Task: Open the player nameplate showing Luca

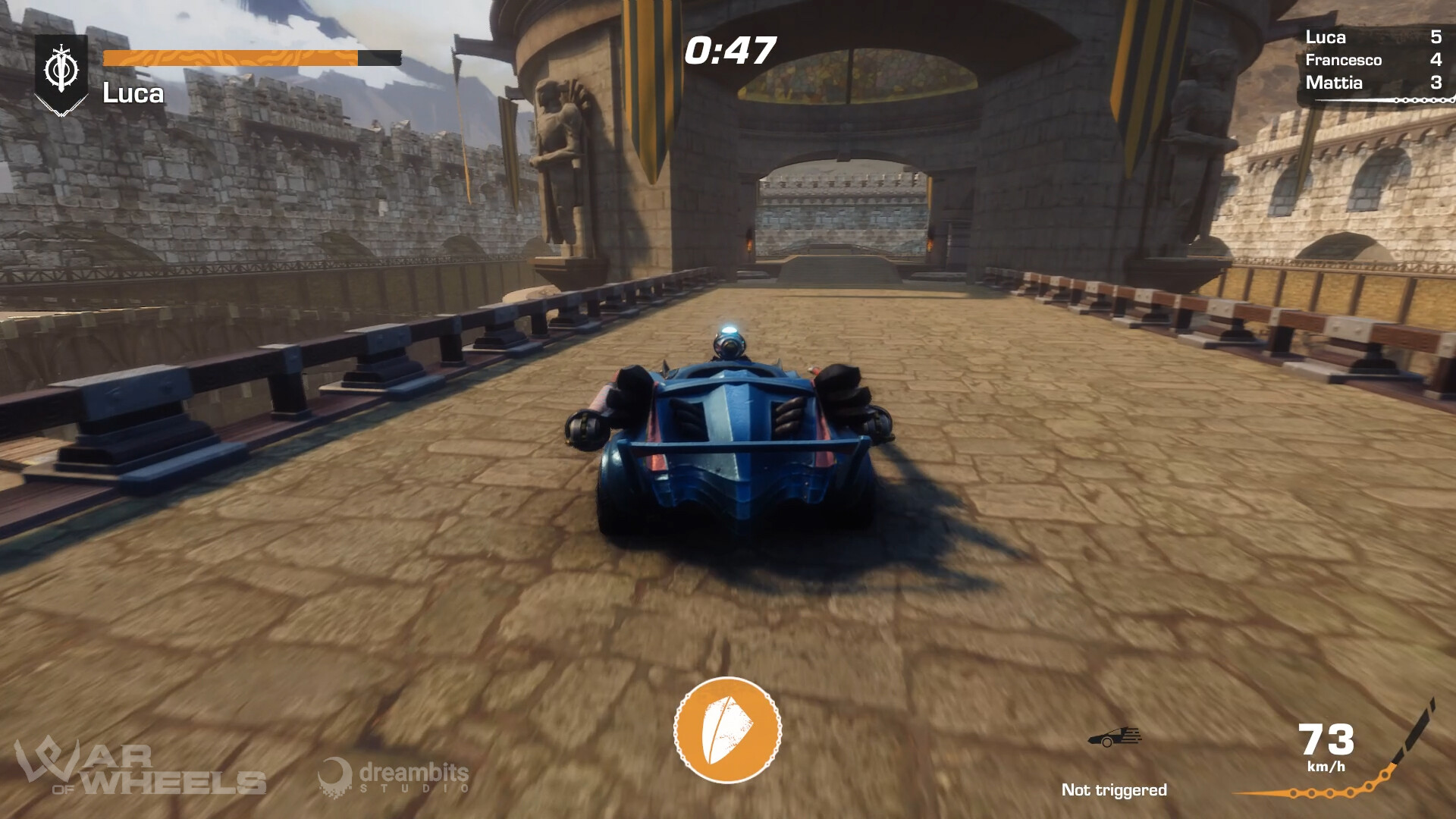Action: [133, 93]
